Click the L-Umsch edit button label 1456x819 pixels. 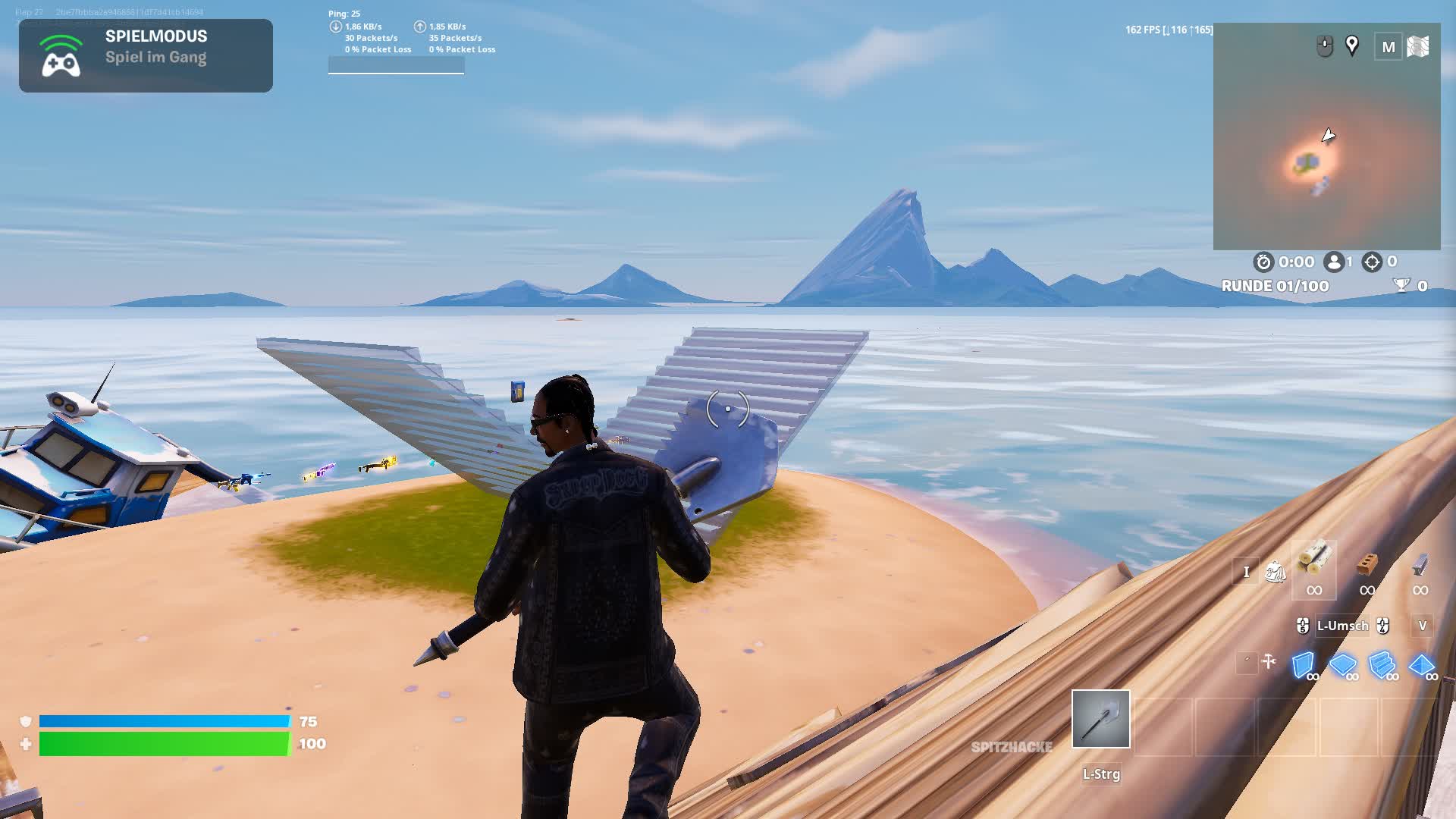point(1344,626)
